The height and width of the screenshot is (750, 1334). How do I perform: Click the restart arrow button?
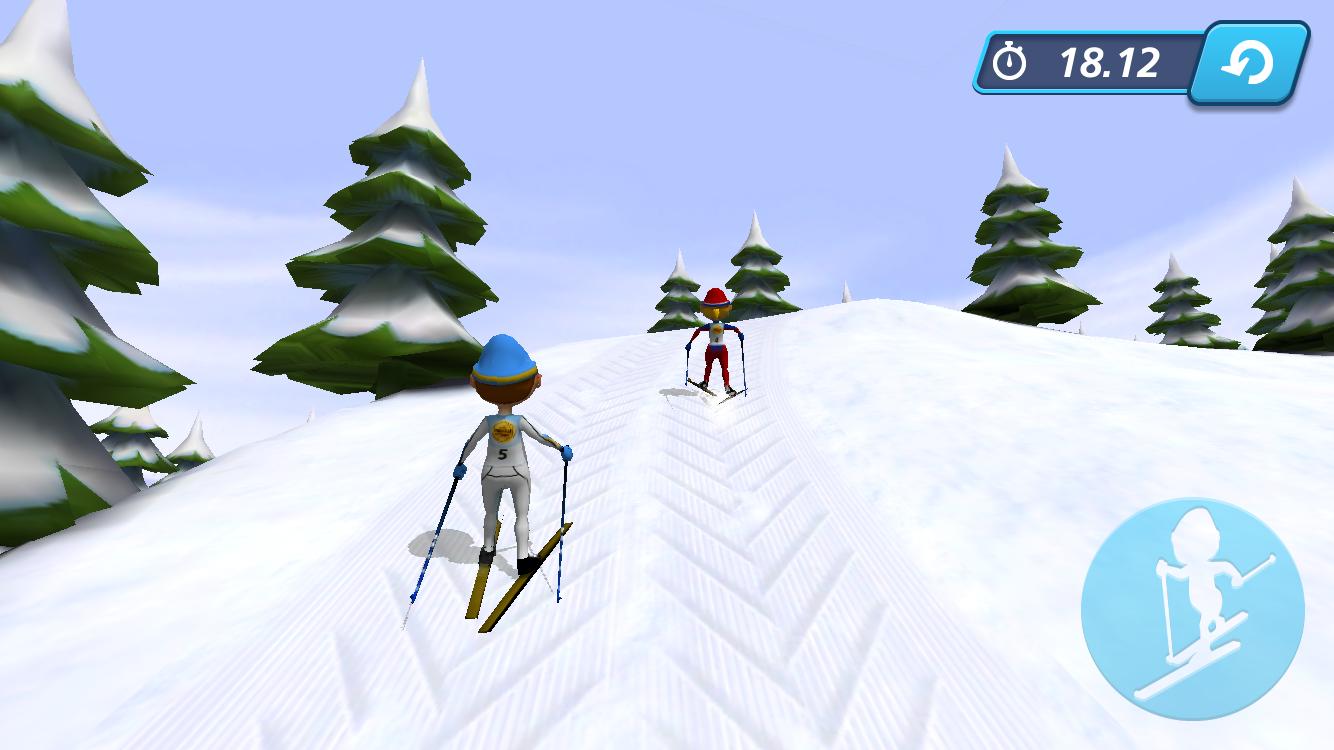click(1250, 64)
